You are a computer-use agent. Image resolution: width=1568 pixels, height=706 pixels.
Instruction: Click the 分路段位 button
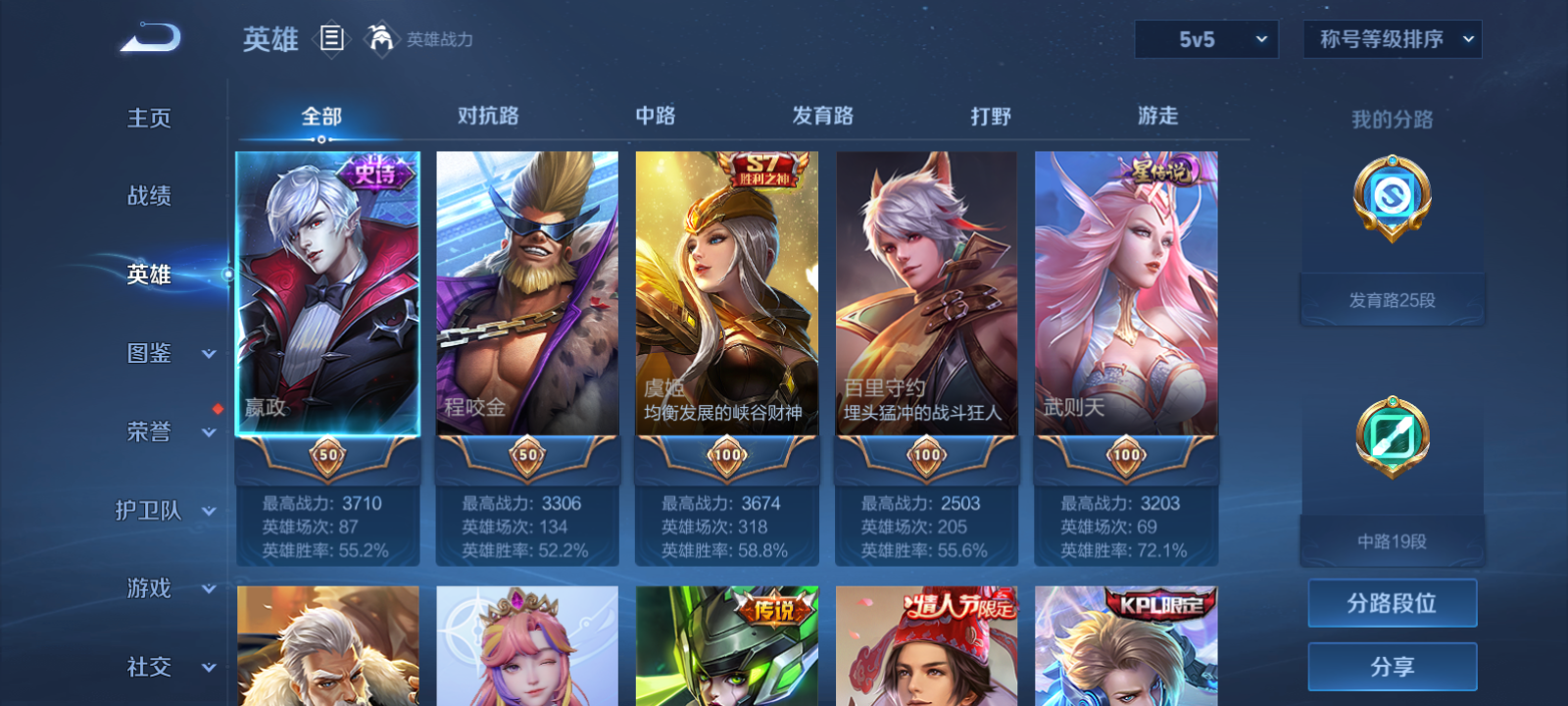(1392, 602)
